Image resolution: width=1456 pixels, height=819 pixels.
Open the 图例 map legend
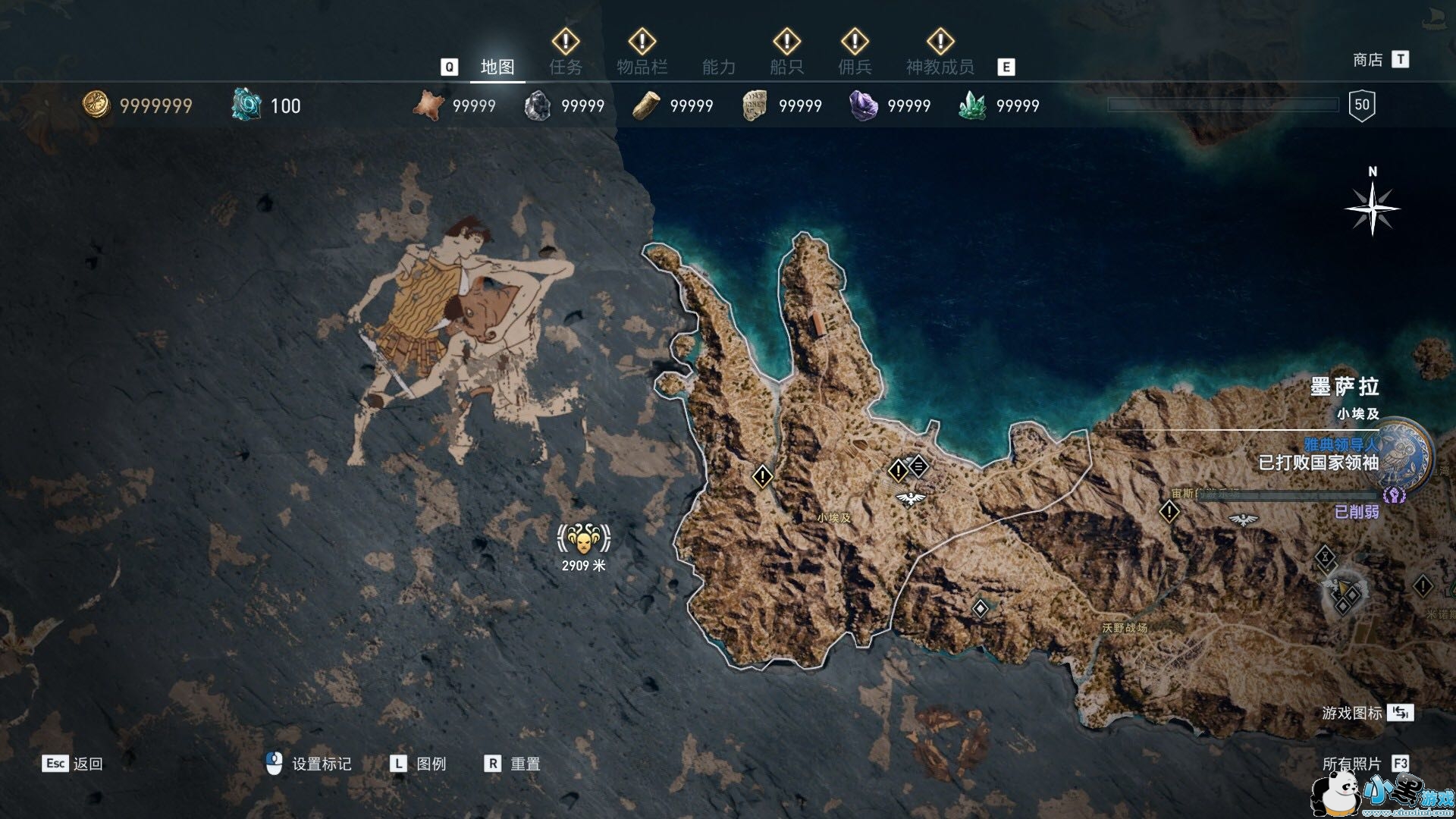coord(418,764)
